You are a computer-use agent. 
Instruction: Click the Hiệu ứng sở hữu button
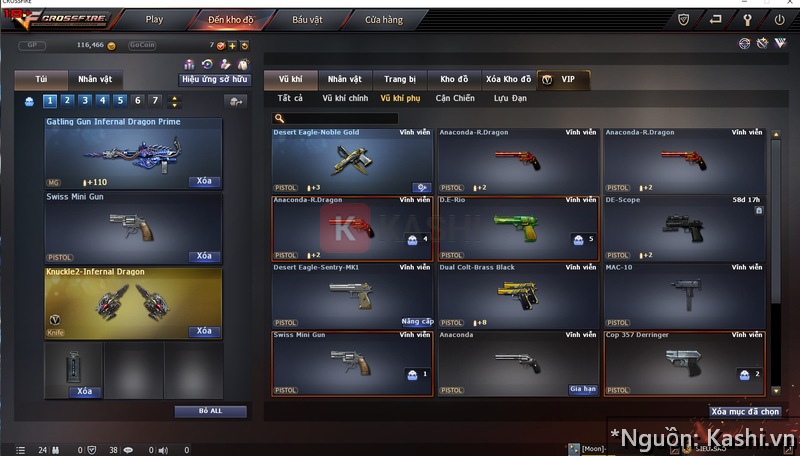(x=214, y=78)
